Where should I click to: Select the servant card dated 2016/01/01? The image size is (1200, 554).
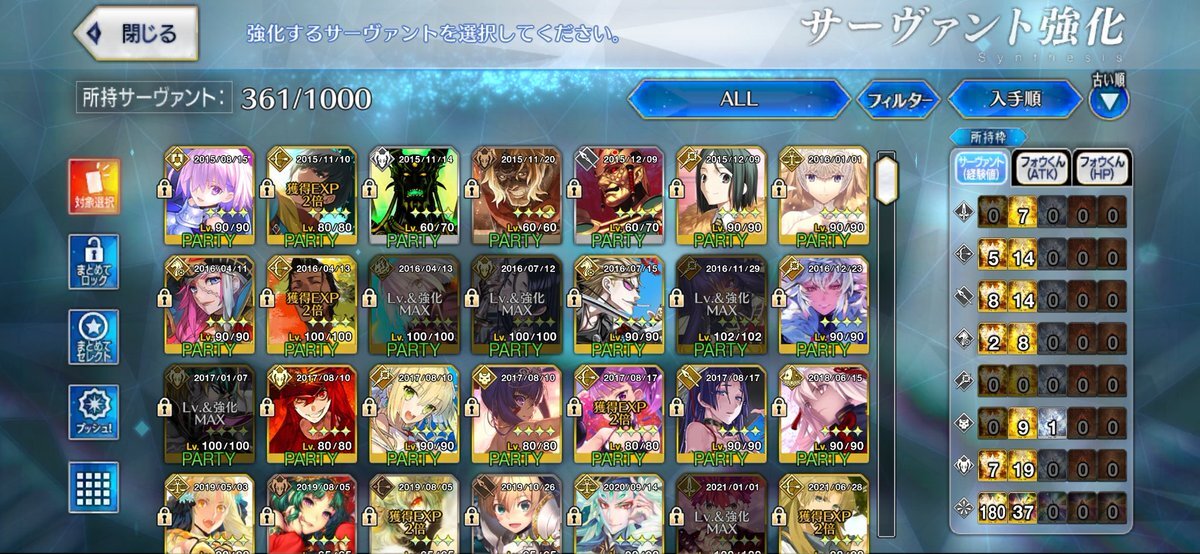click(822, 198)
